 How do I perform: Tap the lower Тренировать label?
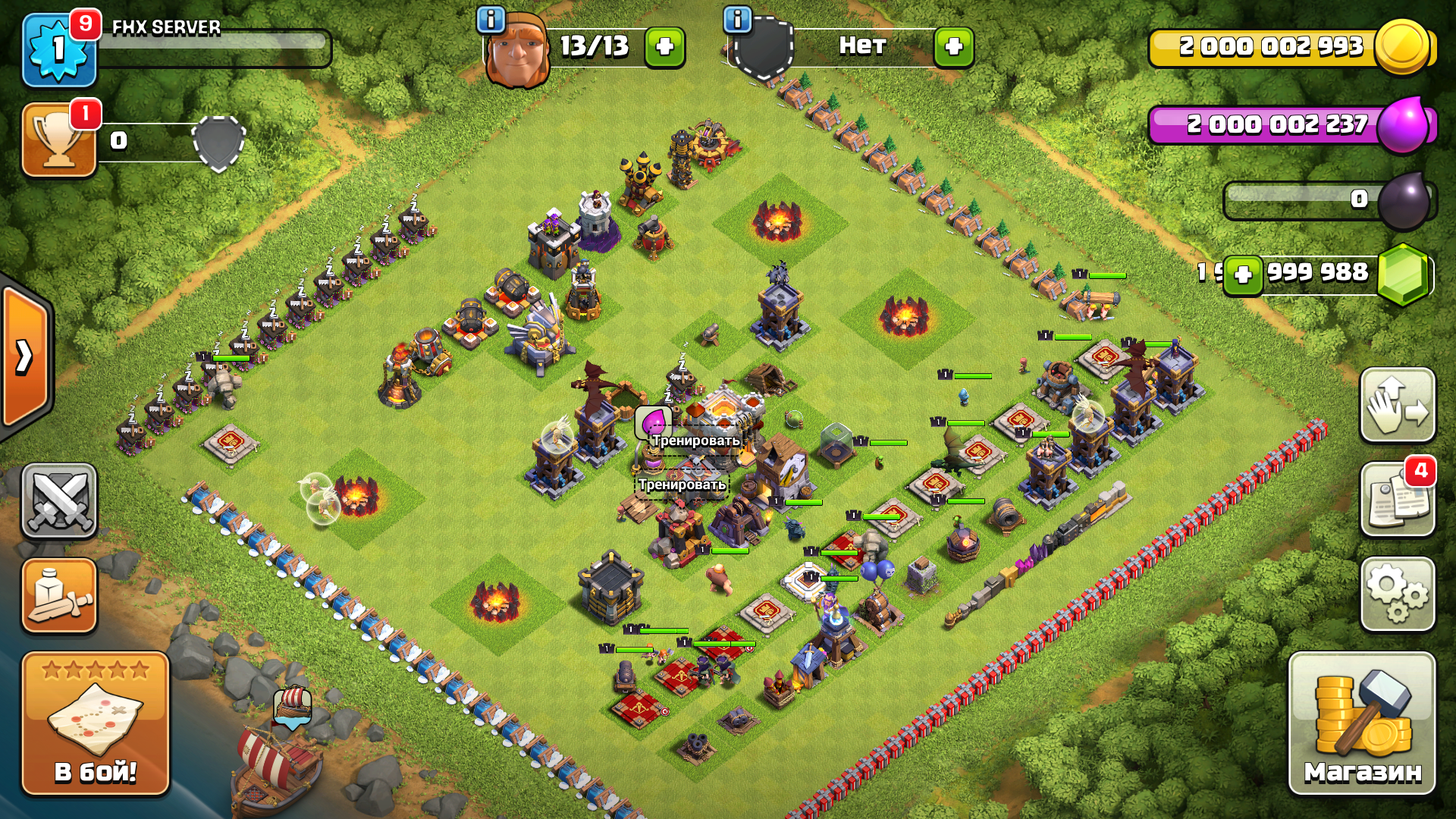tap(682, 485)
